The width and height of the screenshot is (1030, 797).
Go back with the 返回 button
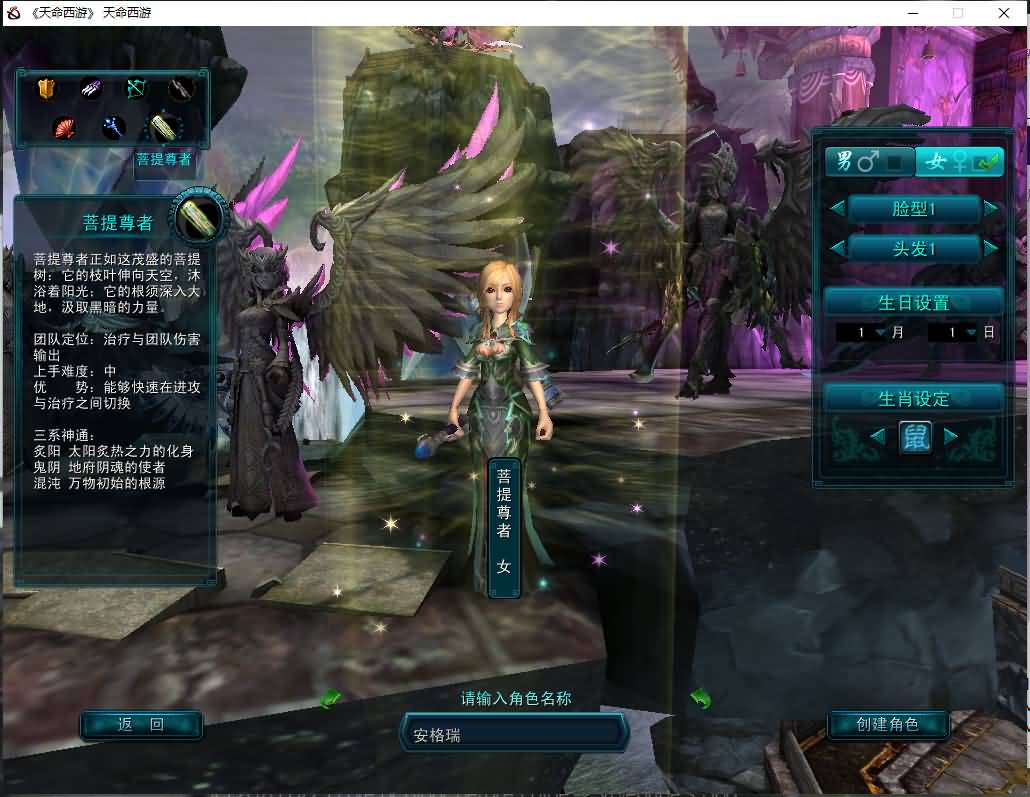pos(141,724)
